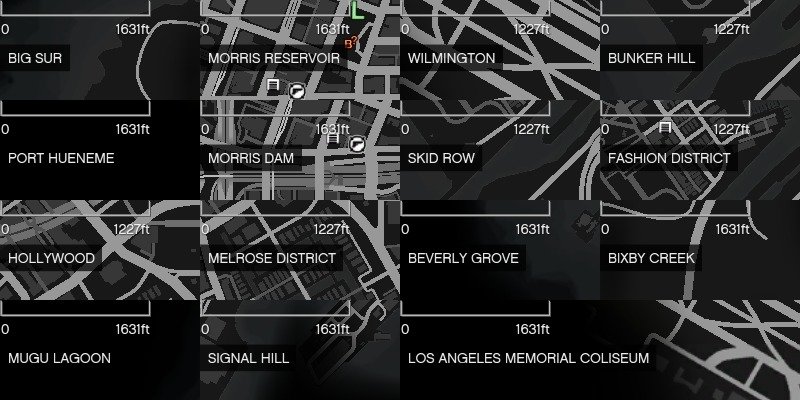The height and width of the screenshot is (400, 800).
Task: Select the Los Angeles Memorial Coliseum tile
Action: pos(600,350)
